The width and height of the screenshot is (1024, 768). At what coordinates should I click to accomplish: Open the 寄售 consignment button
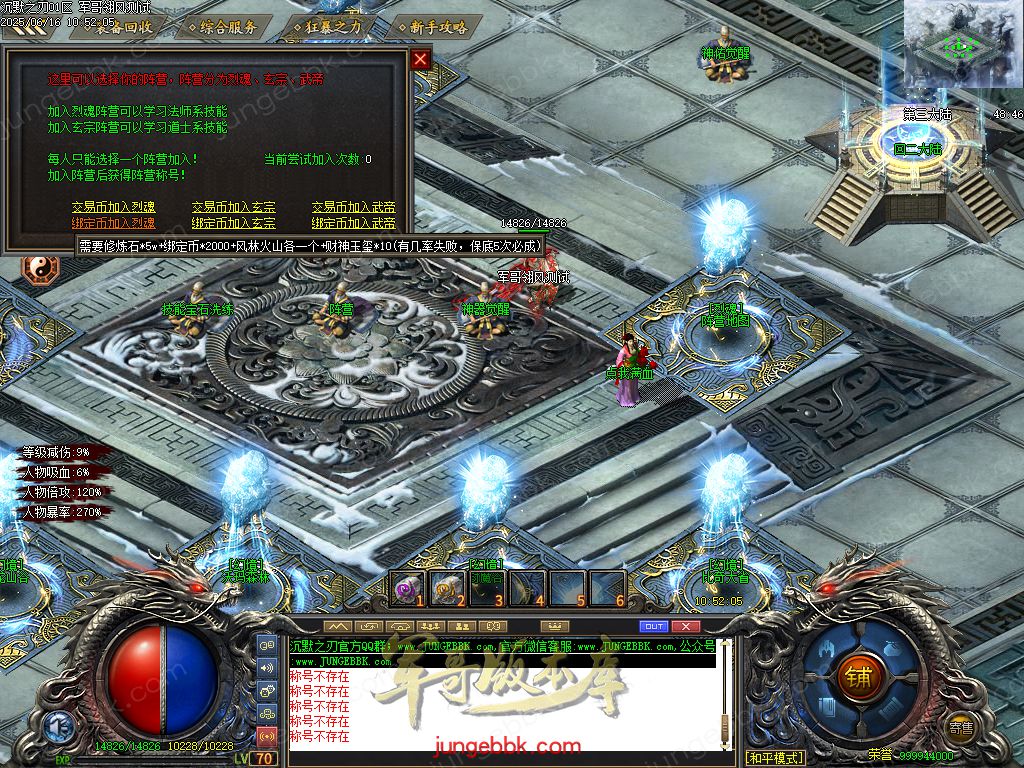[x=961, y=727]
